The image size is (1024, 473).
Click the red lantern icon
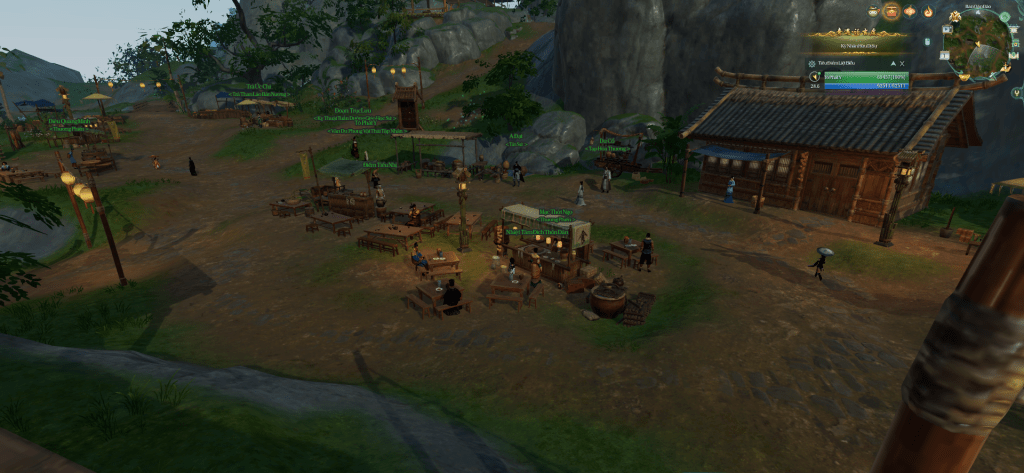point(910,11)
